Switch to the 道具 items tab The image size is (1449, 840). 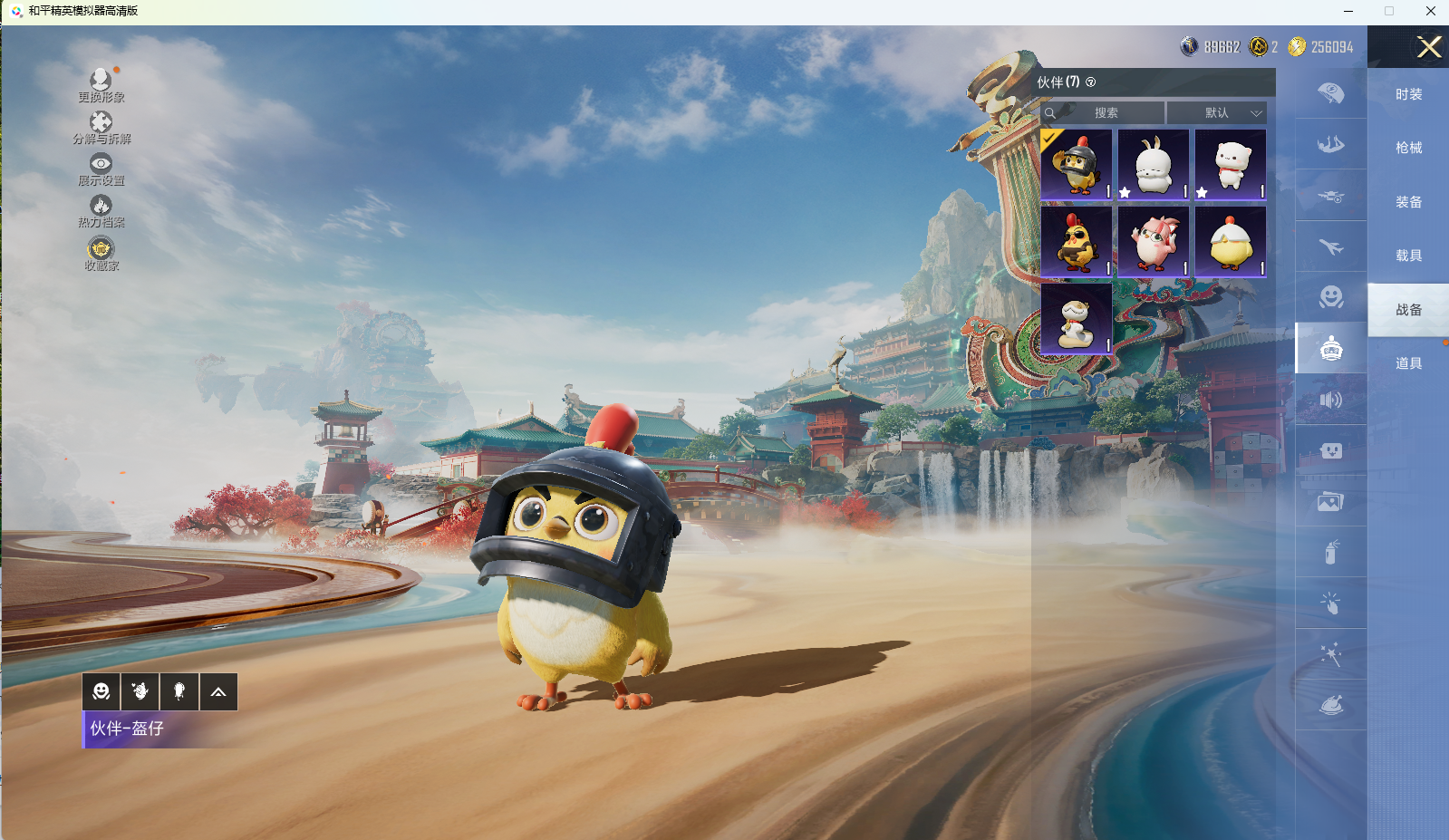[x=1408, y=363]
